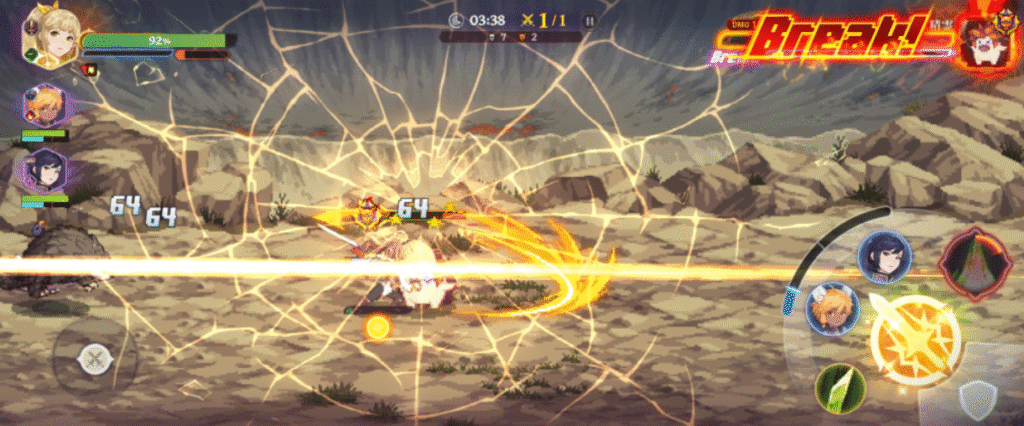
Task: Pause the battle
Action: pos(589,20)
